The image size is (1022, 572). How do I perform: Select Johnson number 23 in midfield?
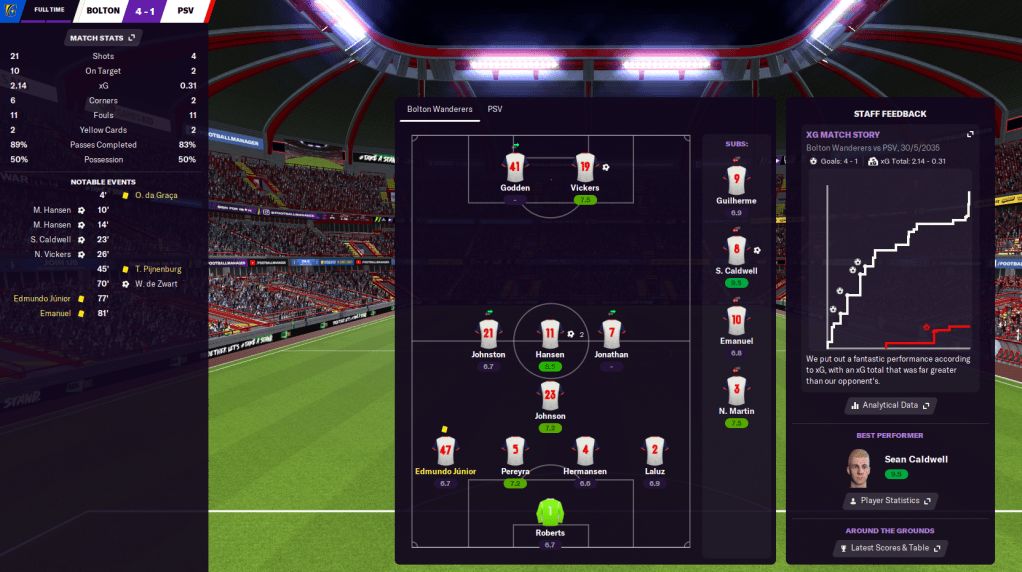(550, 395)
